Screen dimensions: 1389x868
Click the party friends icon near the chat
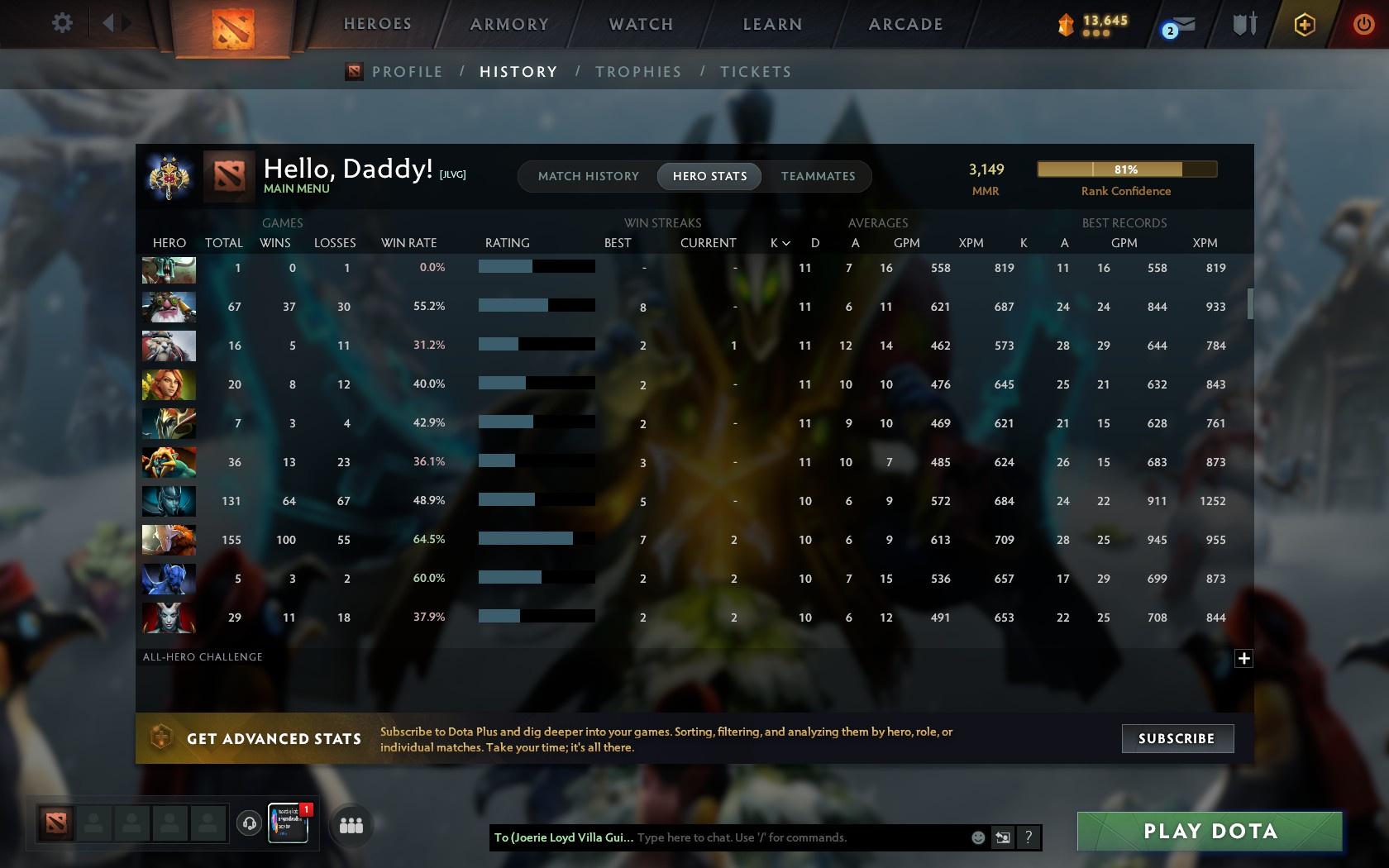[351, 824]
